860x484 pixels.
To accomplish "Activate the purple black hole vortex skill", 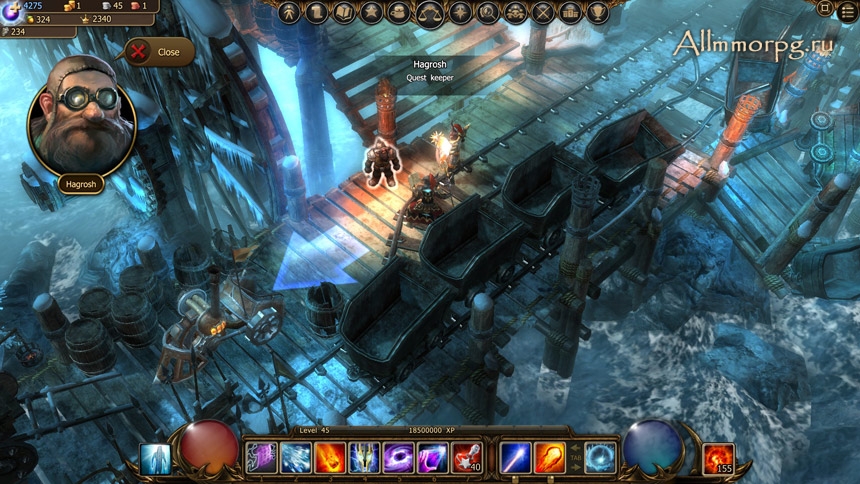I will click(x=398, y=458).
